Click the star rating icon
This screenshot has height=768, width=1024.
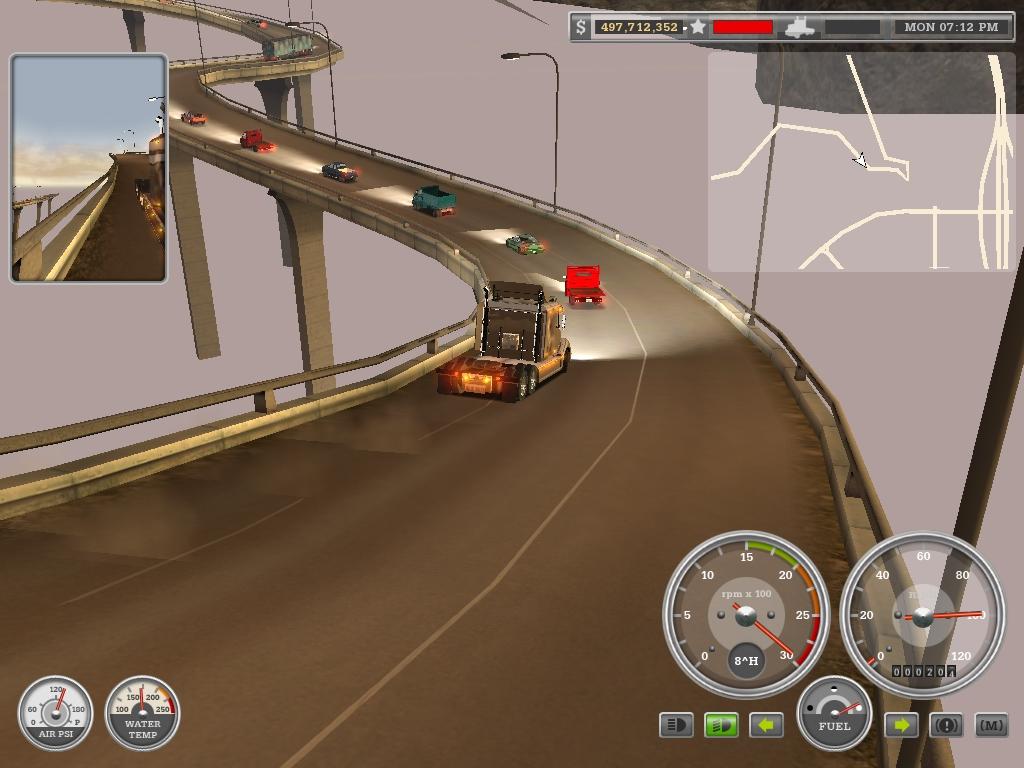(698, 27)
